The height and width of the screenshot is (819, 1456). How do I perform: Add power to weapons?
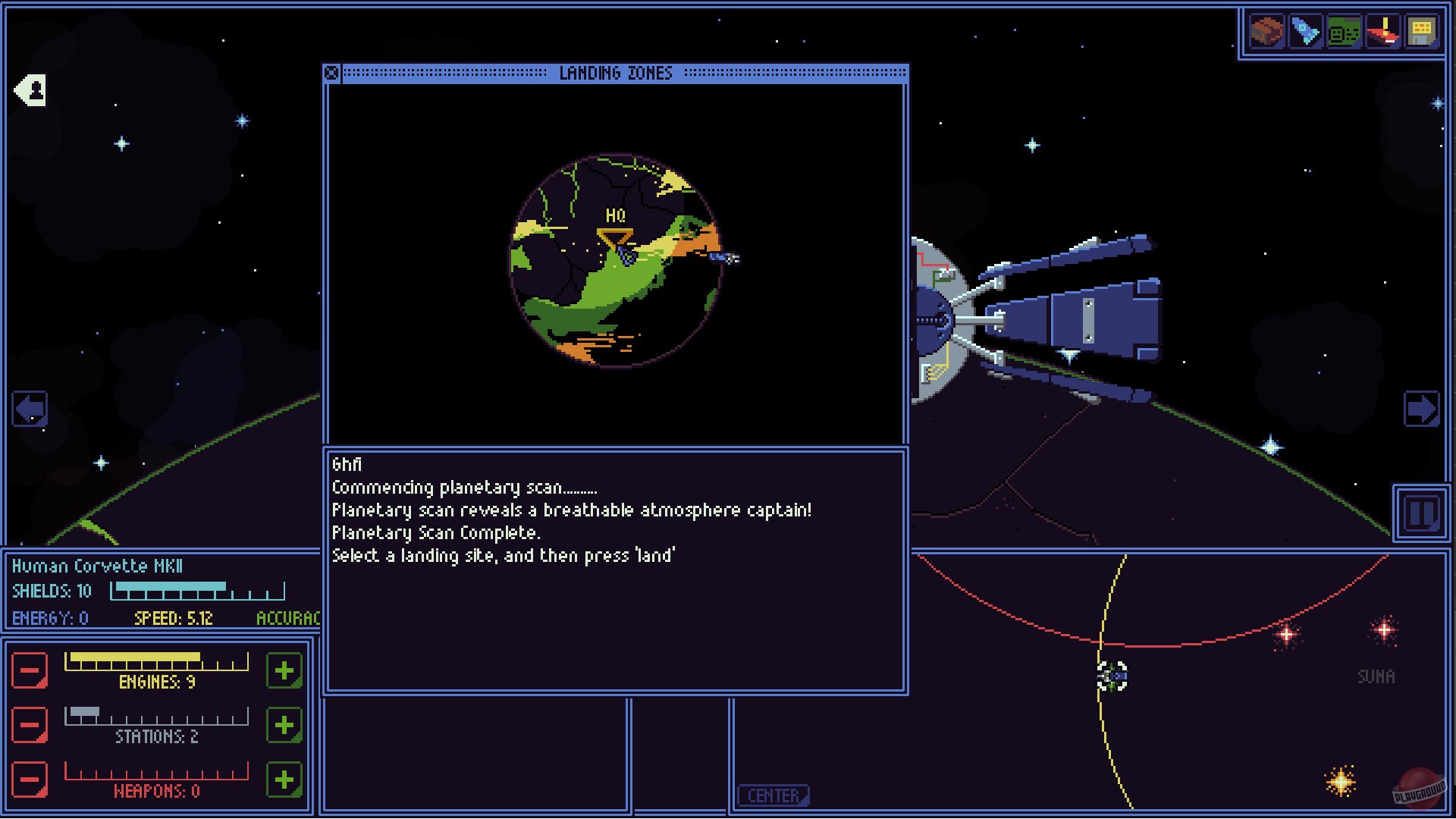point(283,780)
